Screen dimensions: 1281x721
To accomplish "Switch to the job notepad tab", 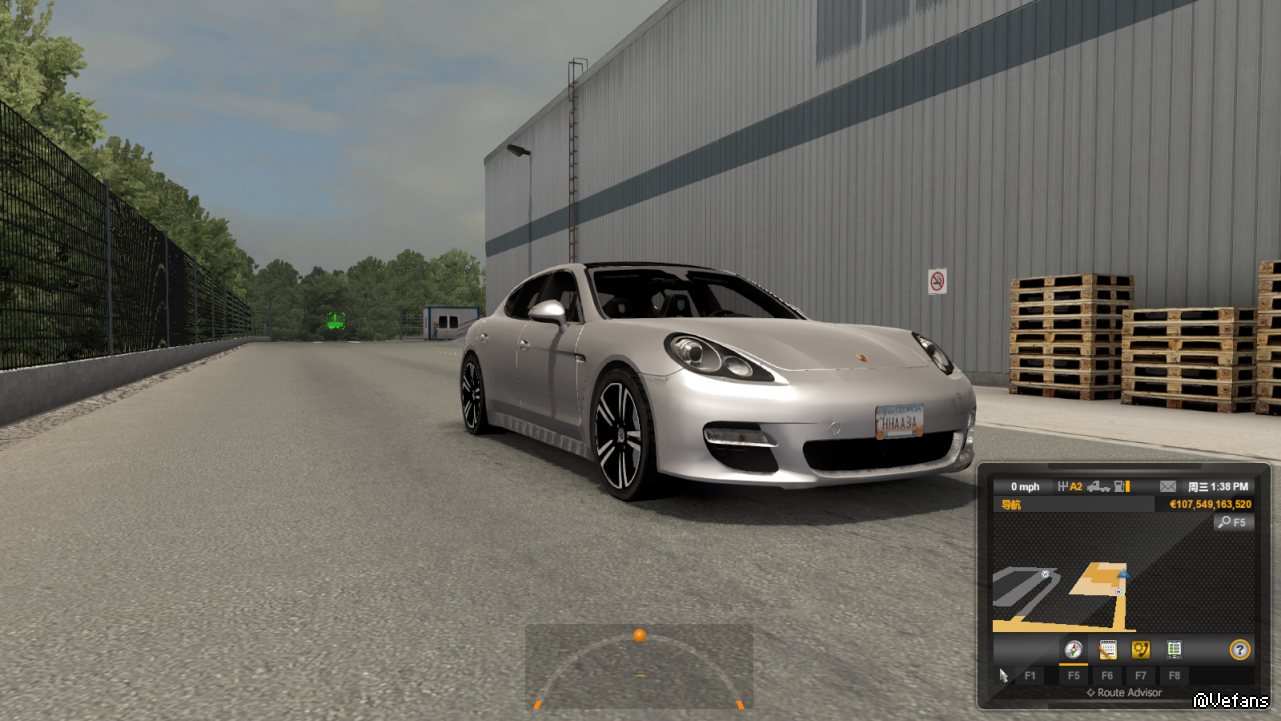I will click(x=1107, y=650).
